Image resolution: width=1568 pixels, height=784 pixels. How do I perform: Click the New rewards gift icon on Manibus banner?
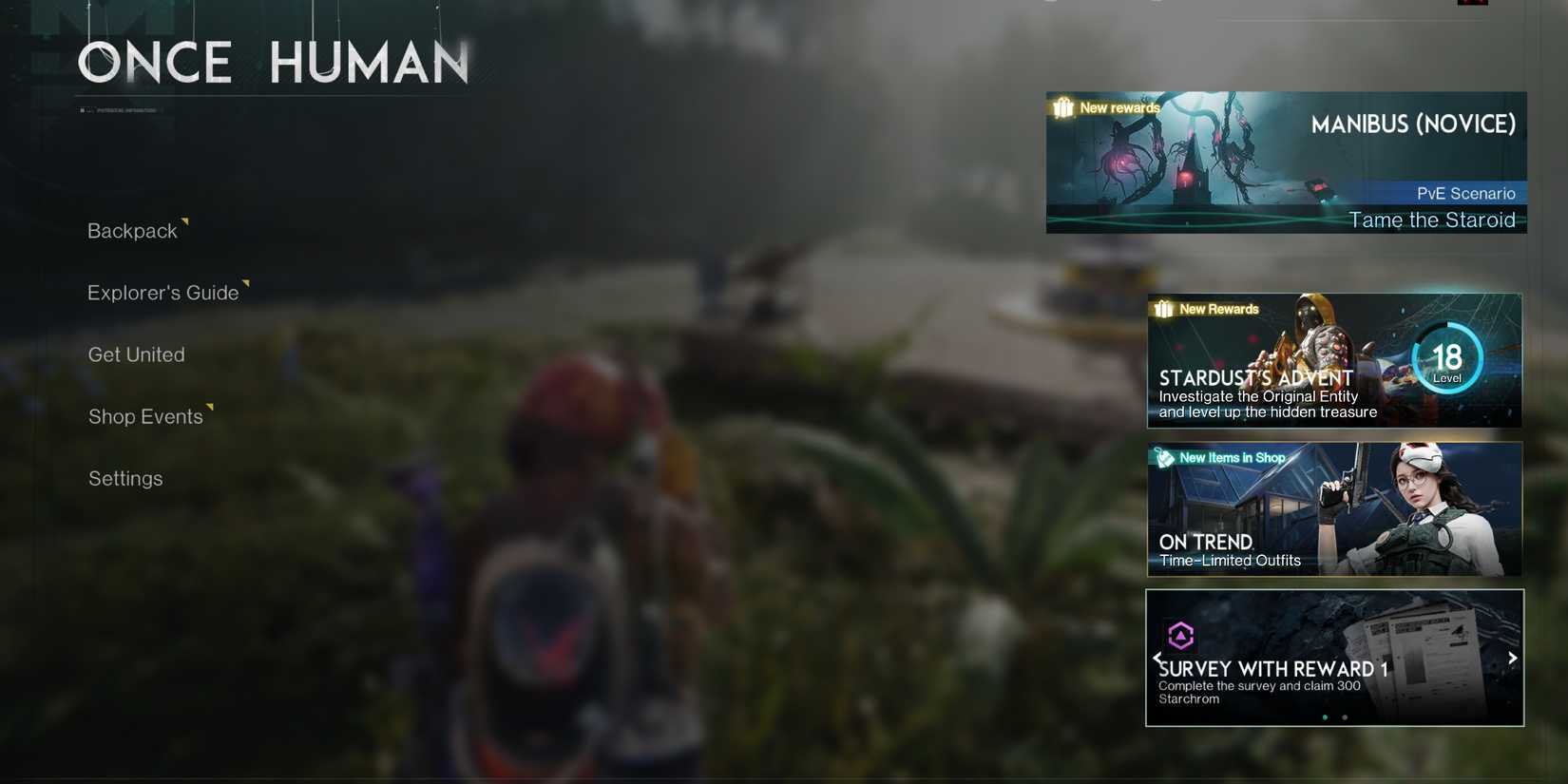point(1061,107)
